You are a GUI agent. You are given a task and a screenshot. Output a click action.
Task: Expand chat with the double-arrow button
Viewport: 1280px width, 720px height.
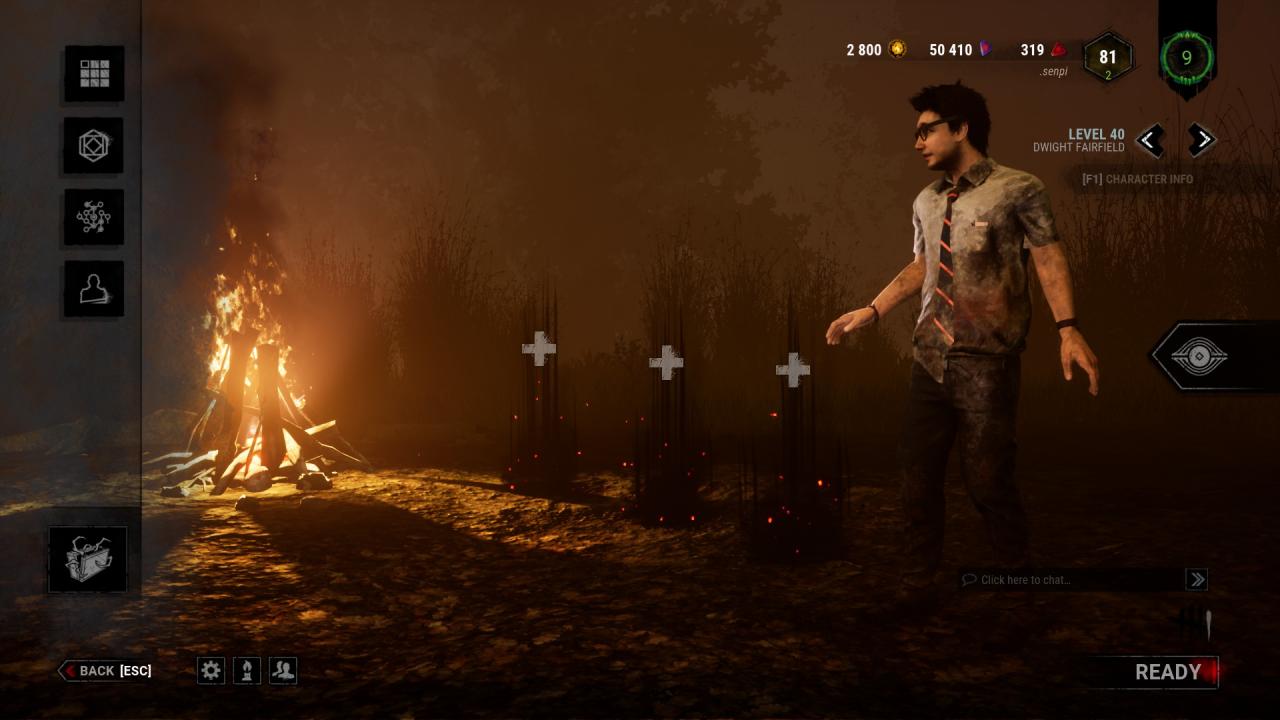tap(1196, 579)
